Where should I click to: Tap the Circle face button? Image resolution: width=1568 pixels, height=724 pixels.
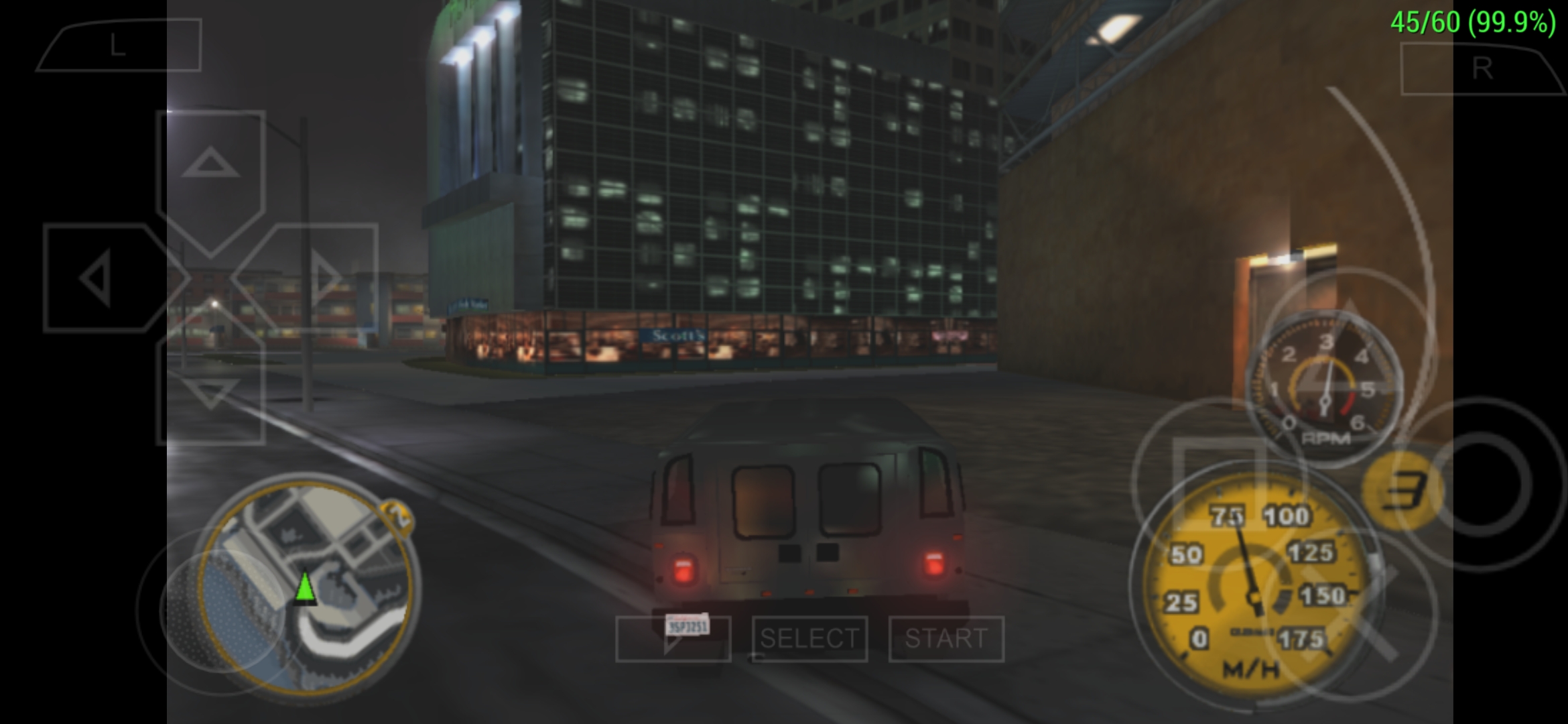(x=1491, y=483)
